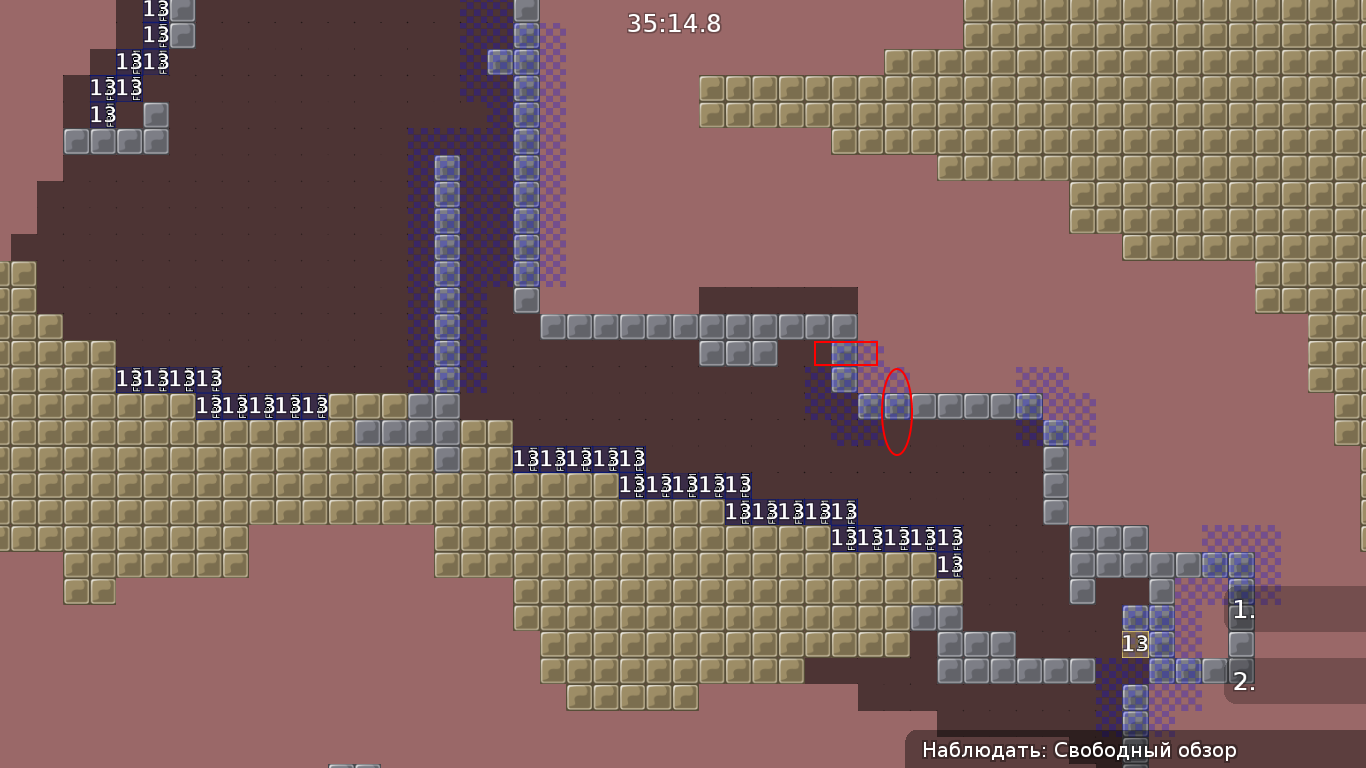
Task: Click the blue tile circled in red
Action: tap(895, 406)
